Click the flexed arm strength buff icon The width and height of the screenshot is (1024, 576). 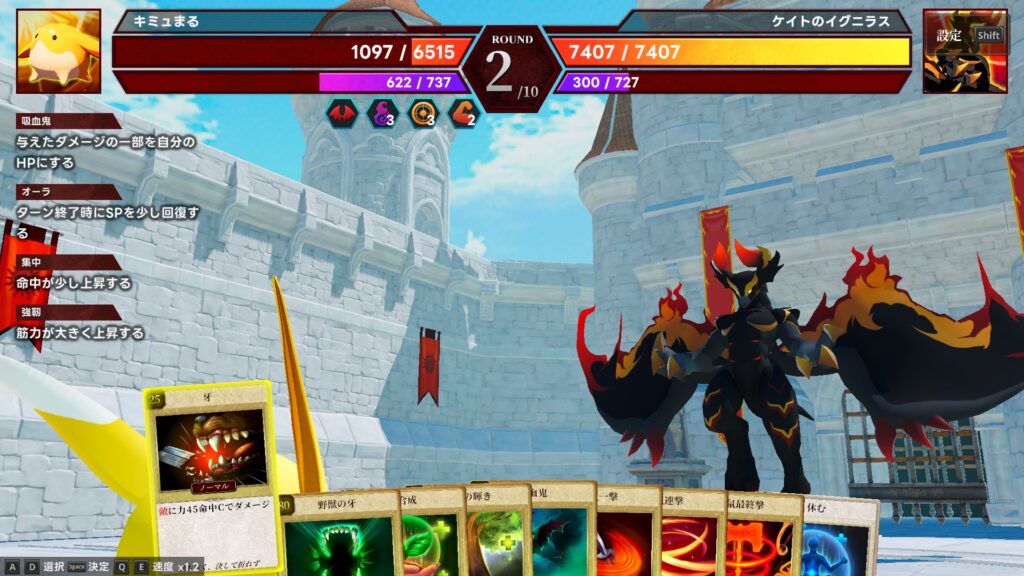(463, 114)
